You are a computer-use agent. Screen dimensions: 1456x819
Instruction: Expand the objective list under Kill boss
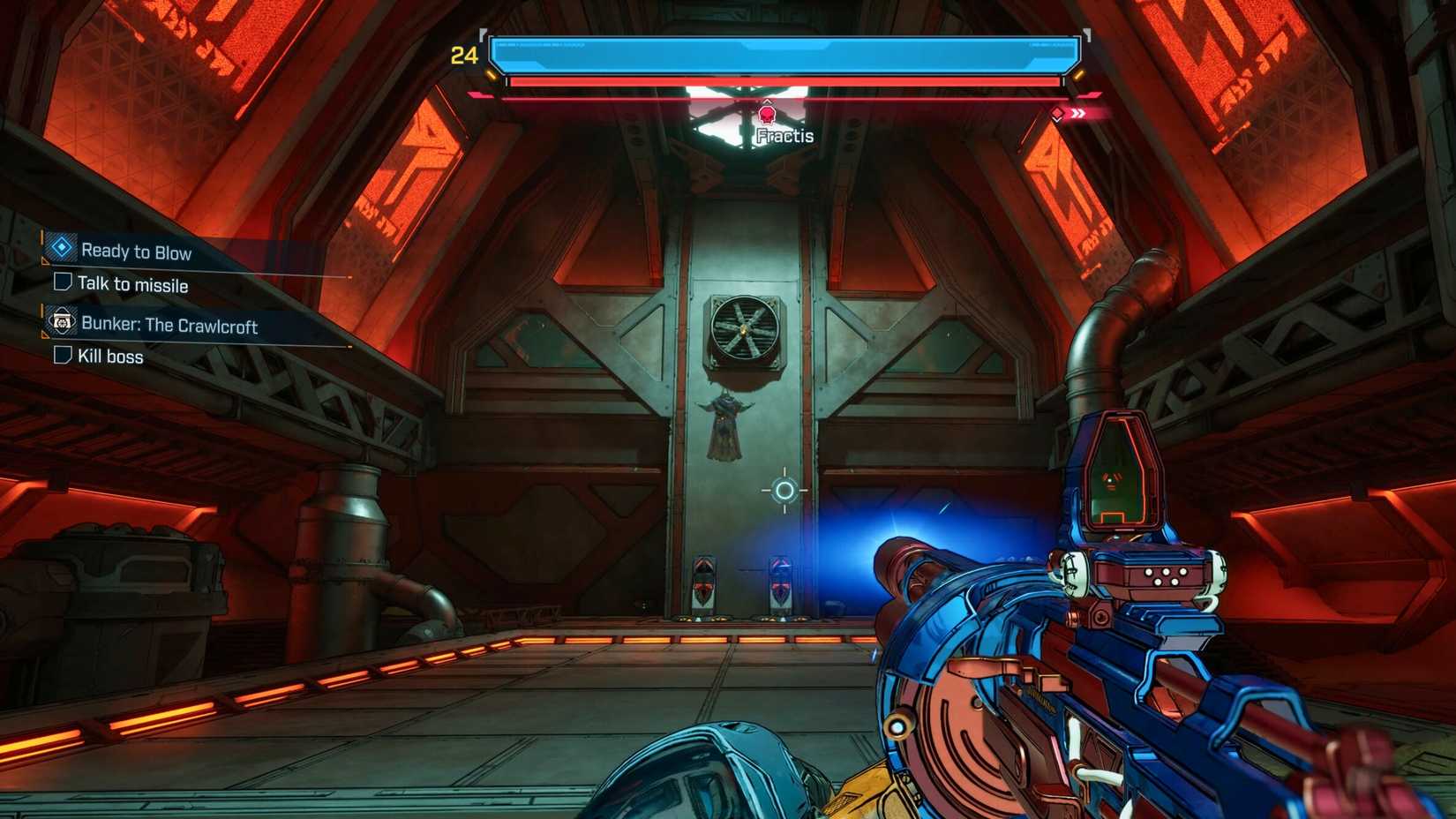[x=113, y=355]
